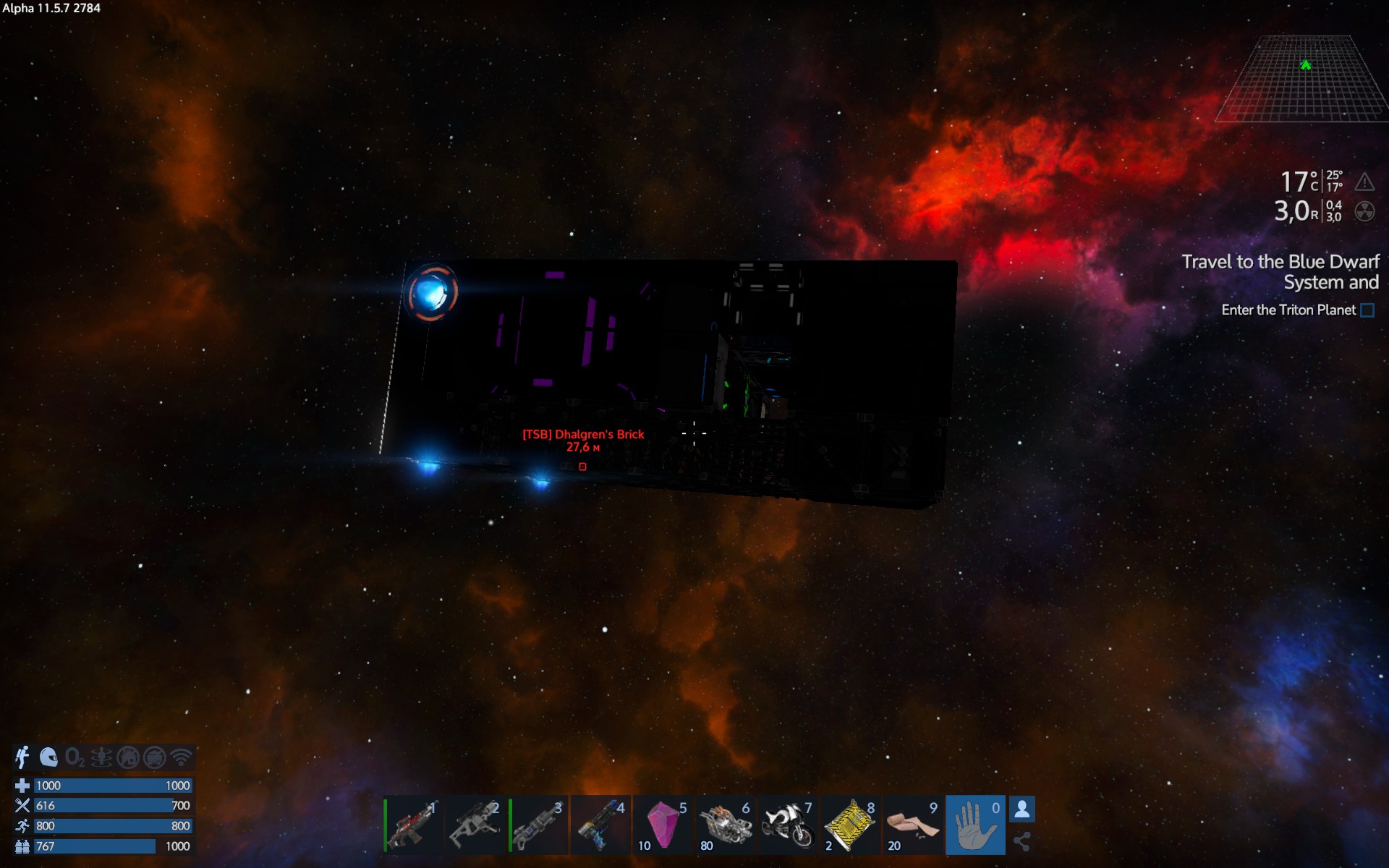
Task: Check the Enter the Triton Planet objective checkbox
Action: point(1366,310)
